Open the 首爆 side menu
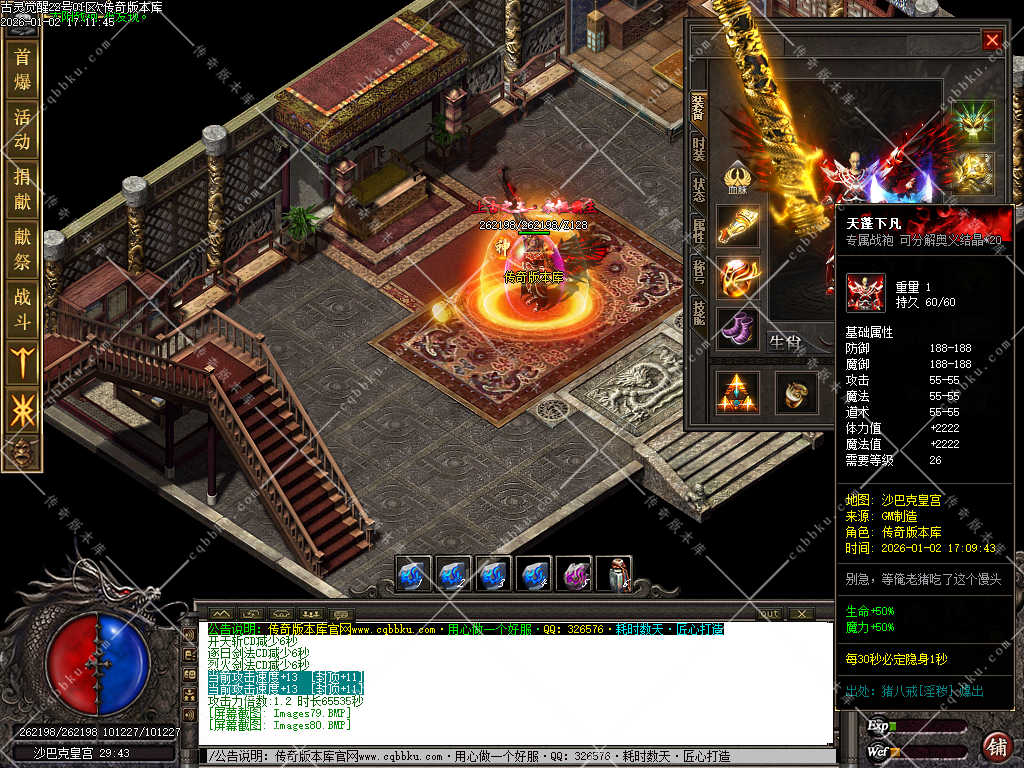The height and width of the screenshot is (768, 1024). (x=22, y=68)
